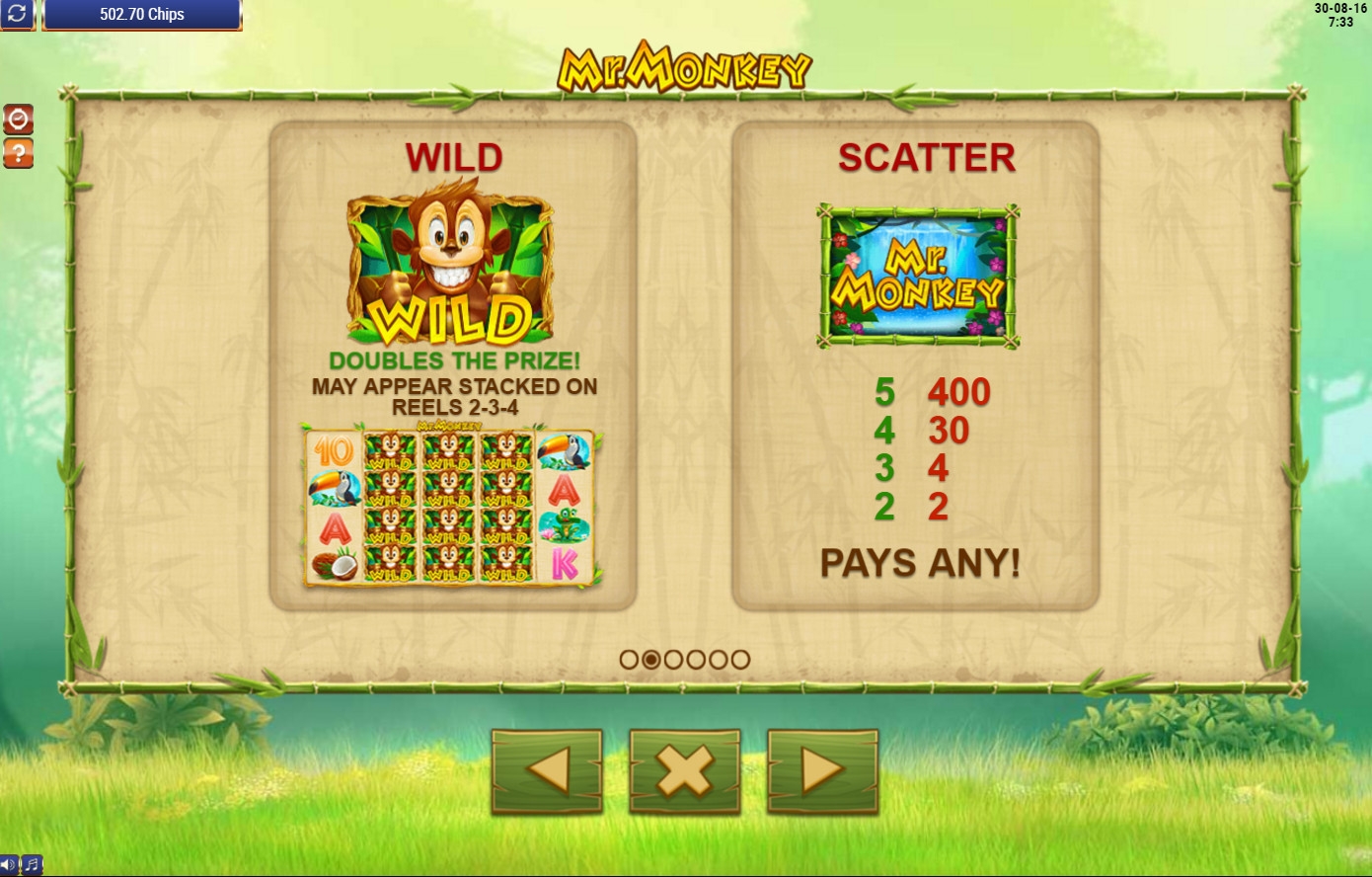1372x877 pixels.
Task: Go to the previous paytable page
Action: (547, 770)
